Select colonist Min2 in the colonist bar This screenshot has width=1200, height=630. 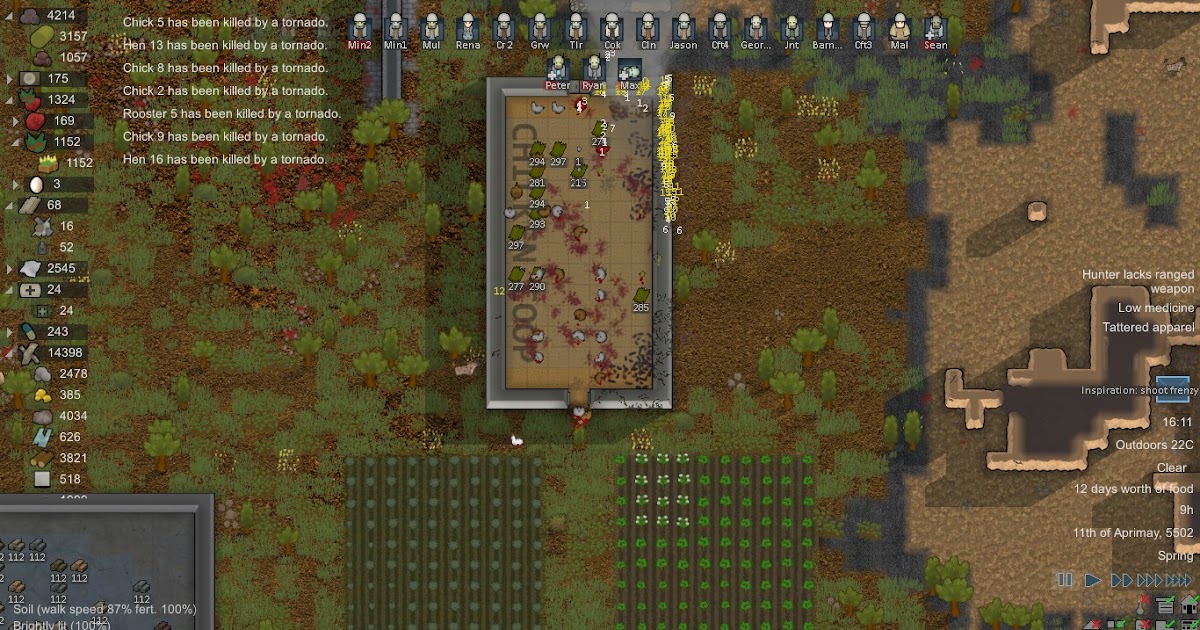coord(360,29)
